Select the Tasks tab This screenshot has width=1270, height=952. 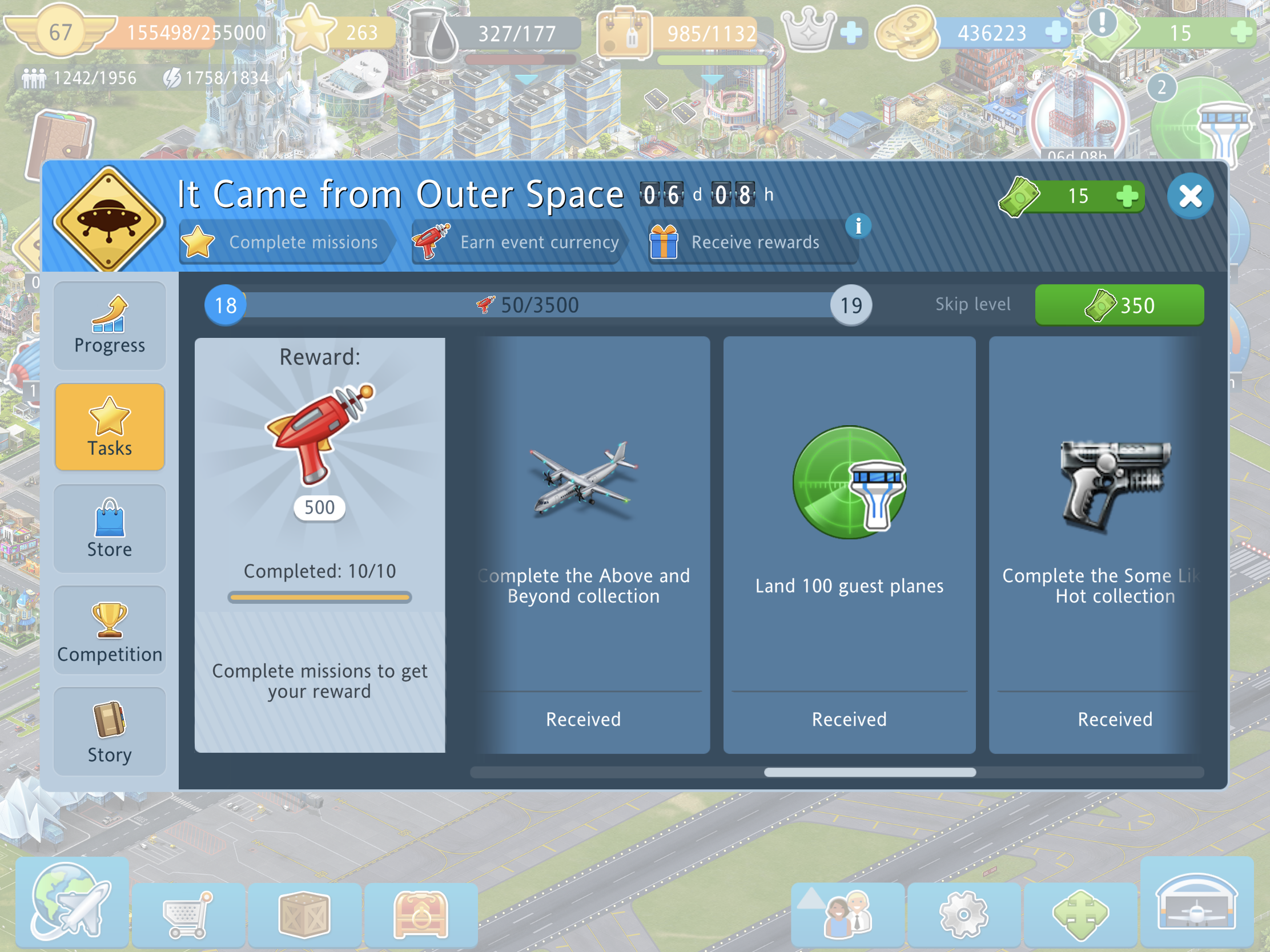[x=110, y=427]
